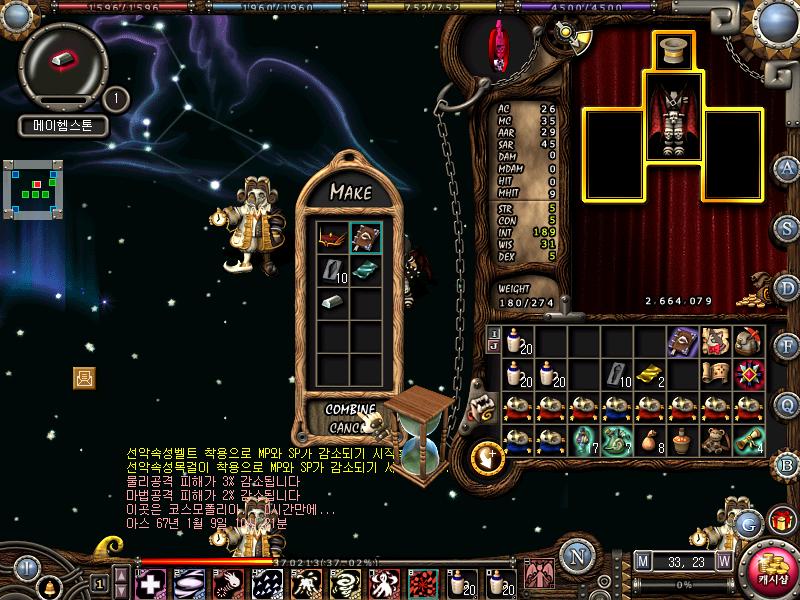This screenshot has height=600, width=800.
Task: Select the red crown item in Make grid
Action: coord(334,238)
